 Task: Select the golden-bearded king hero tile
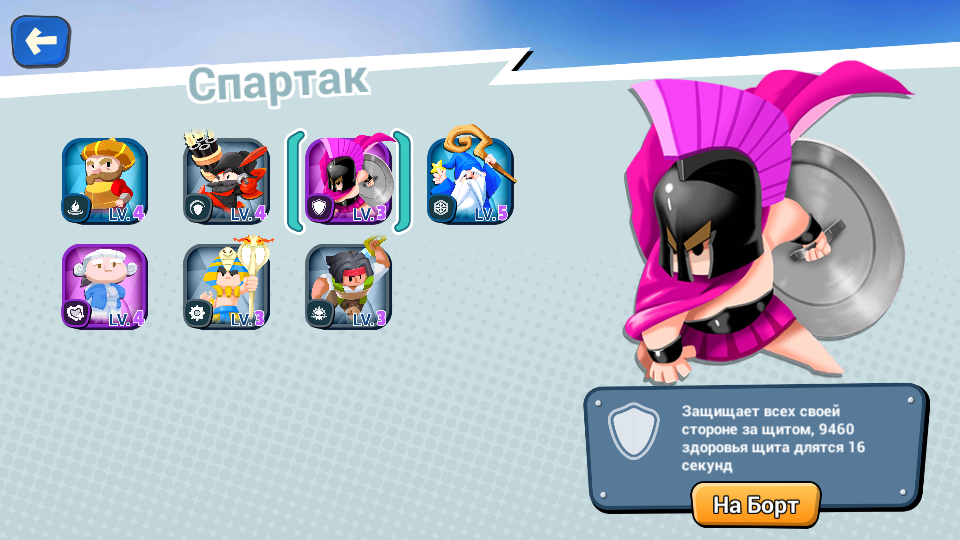[105, 181]
